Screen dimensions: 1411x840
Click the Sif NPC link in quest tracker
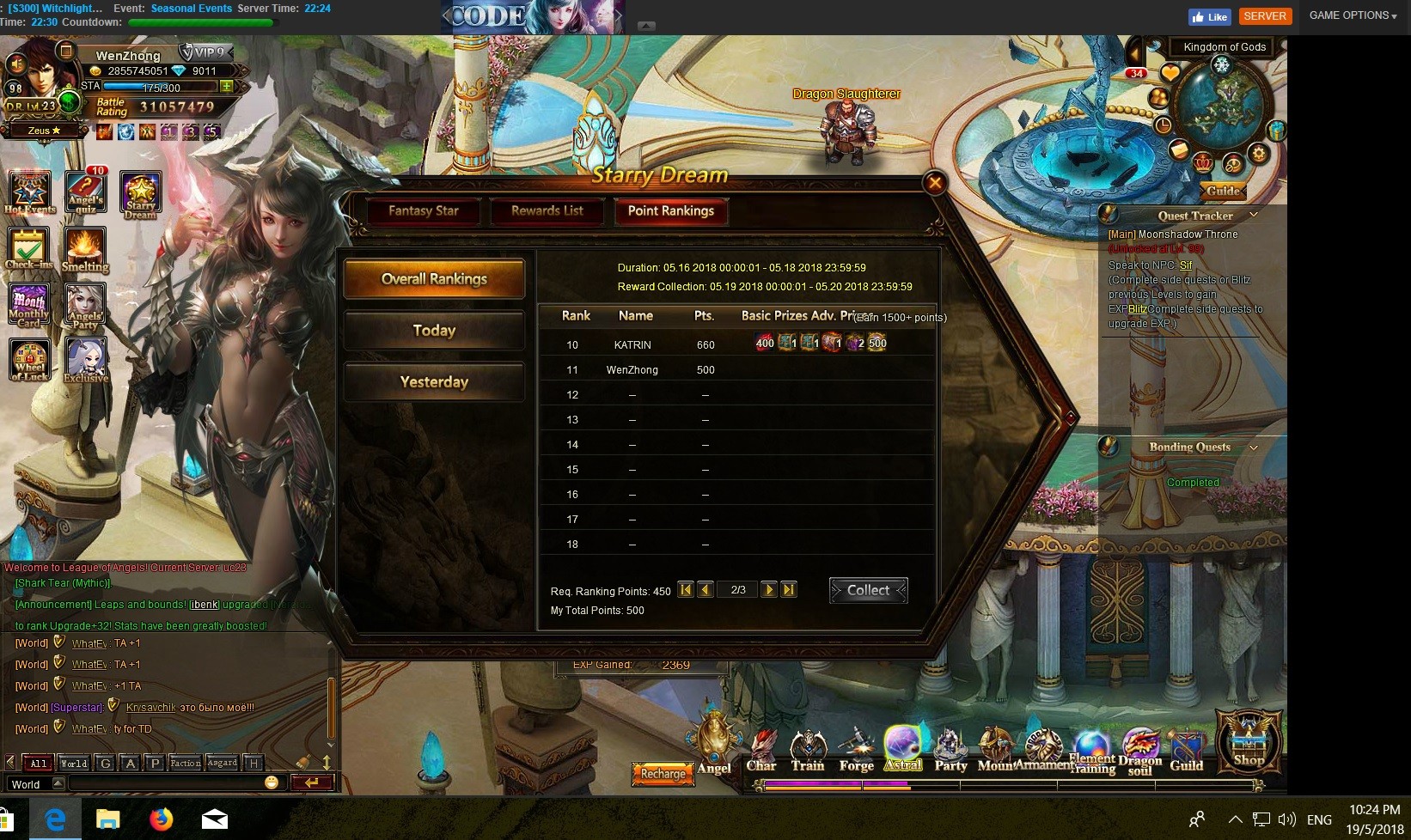tap(1186, 265)
